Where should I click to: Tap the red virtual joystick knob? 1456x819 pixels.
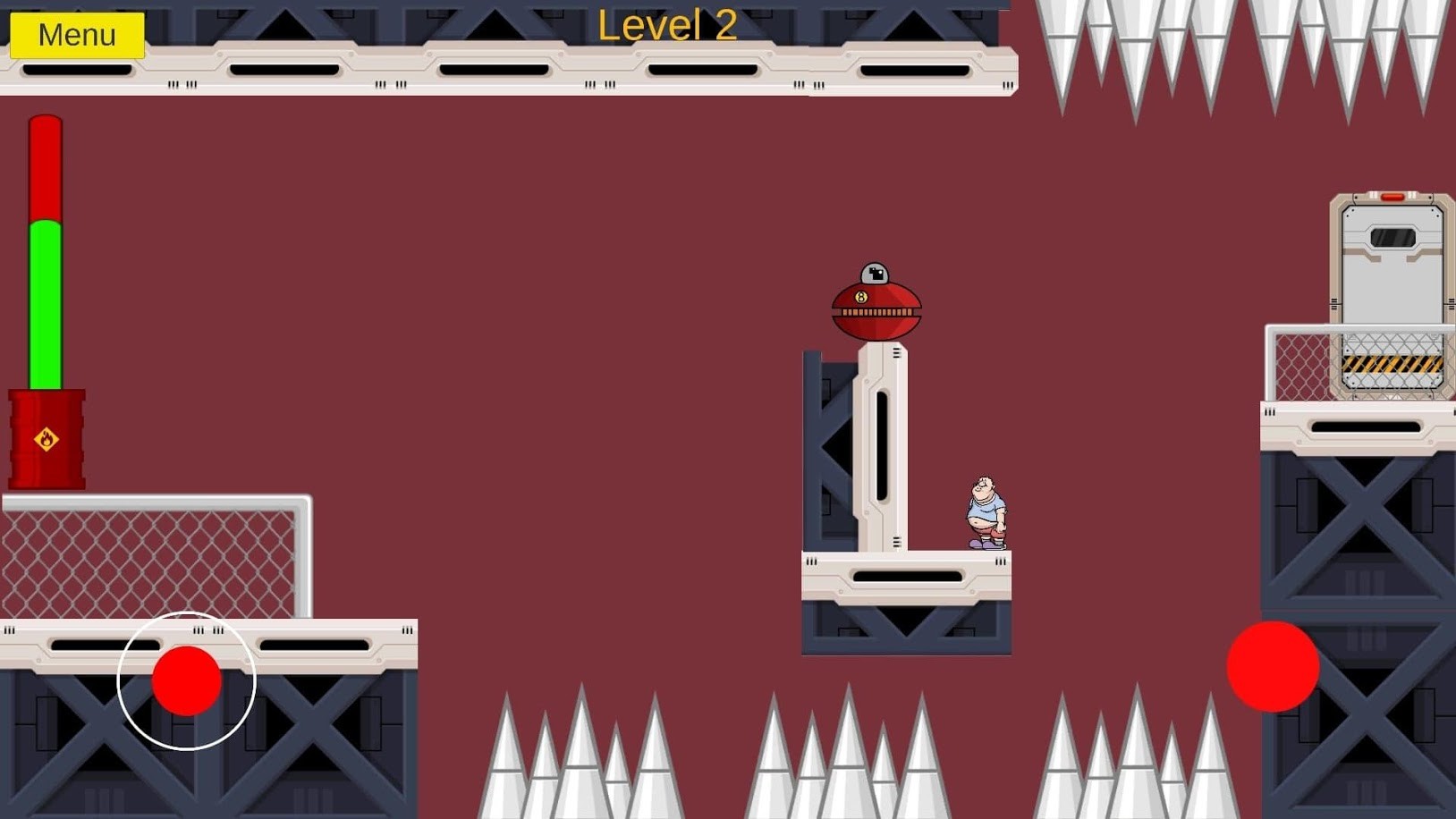[x=186, y=681]
